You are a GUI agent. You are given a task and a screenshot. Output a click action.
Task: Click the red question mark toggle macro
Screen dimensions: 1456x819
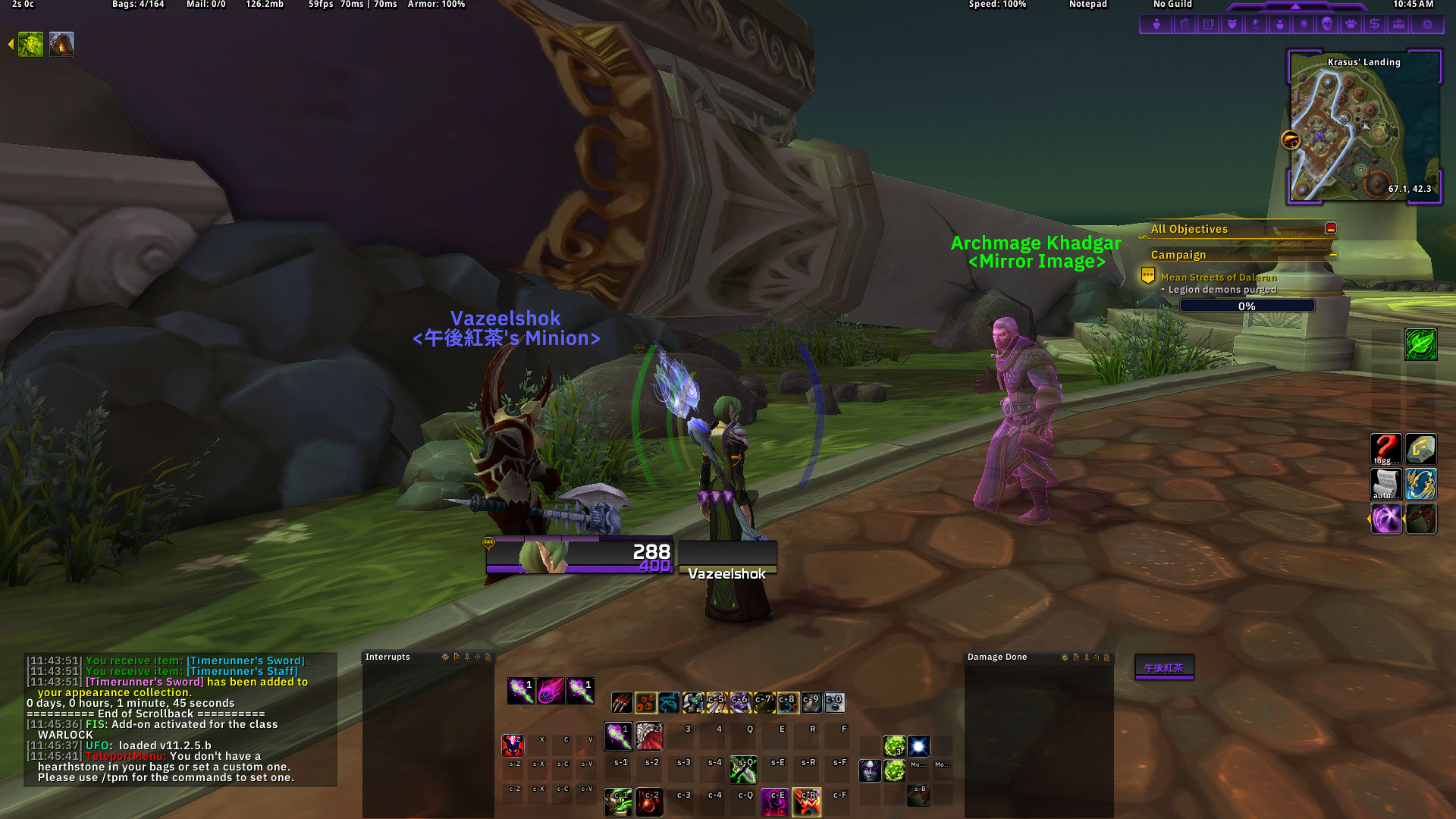1385,449
